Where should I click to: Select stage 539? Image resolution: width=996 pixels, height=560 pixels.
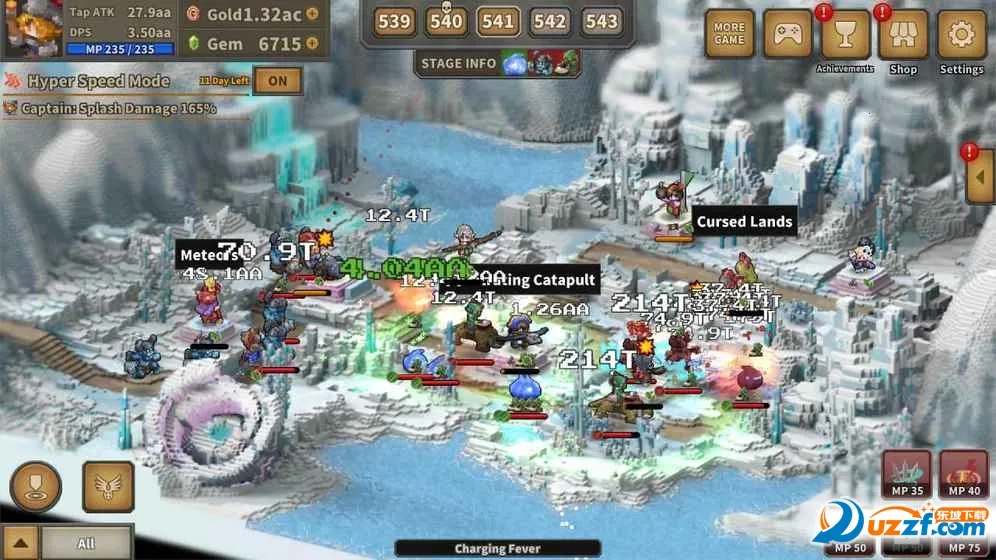(394, 21)
